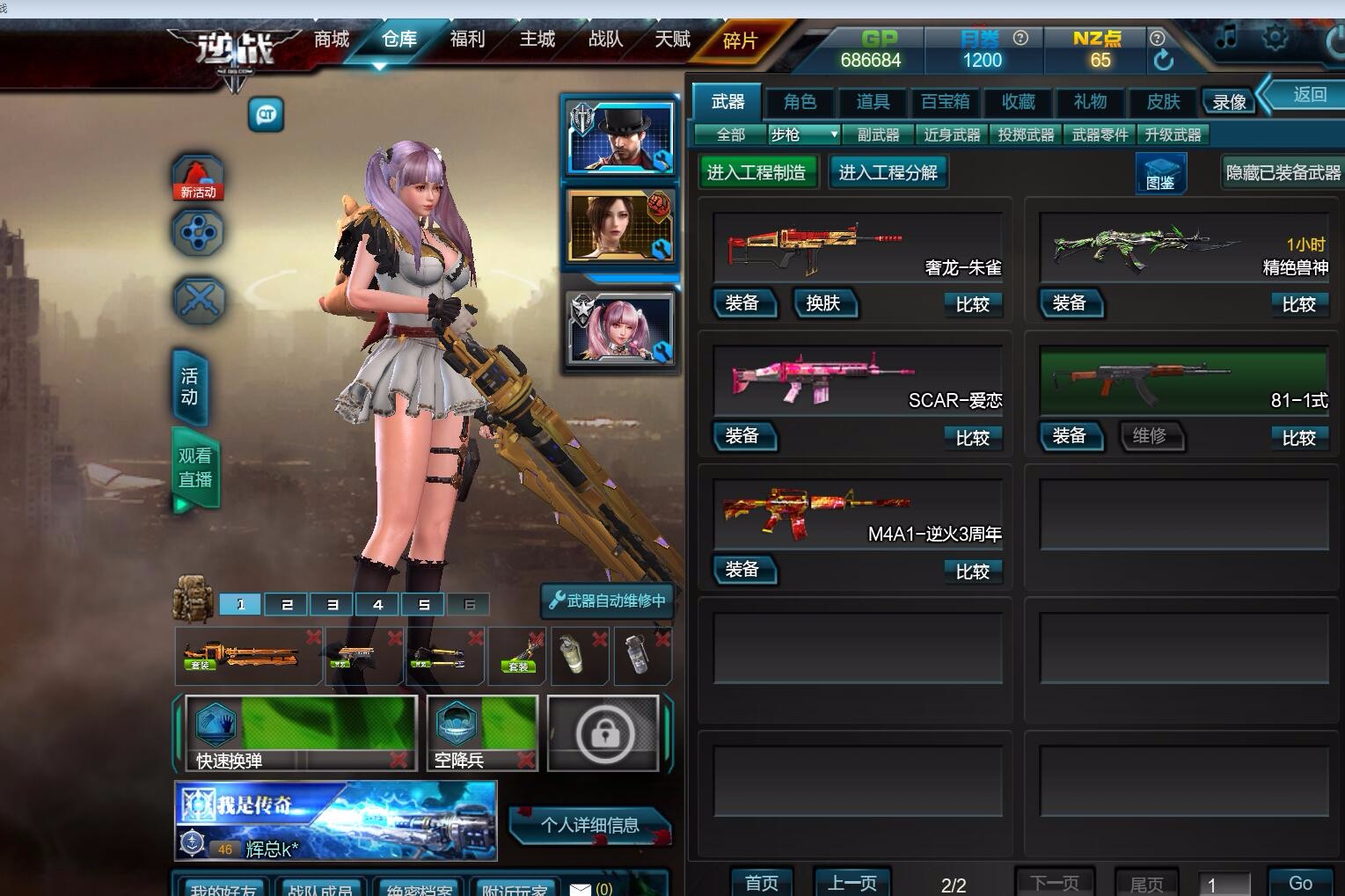
Task: Toggle 隐藏已装备武器 option
Action: pyautogui.click(x=1283, y=172)
